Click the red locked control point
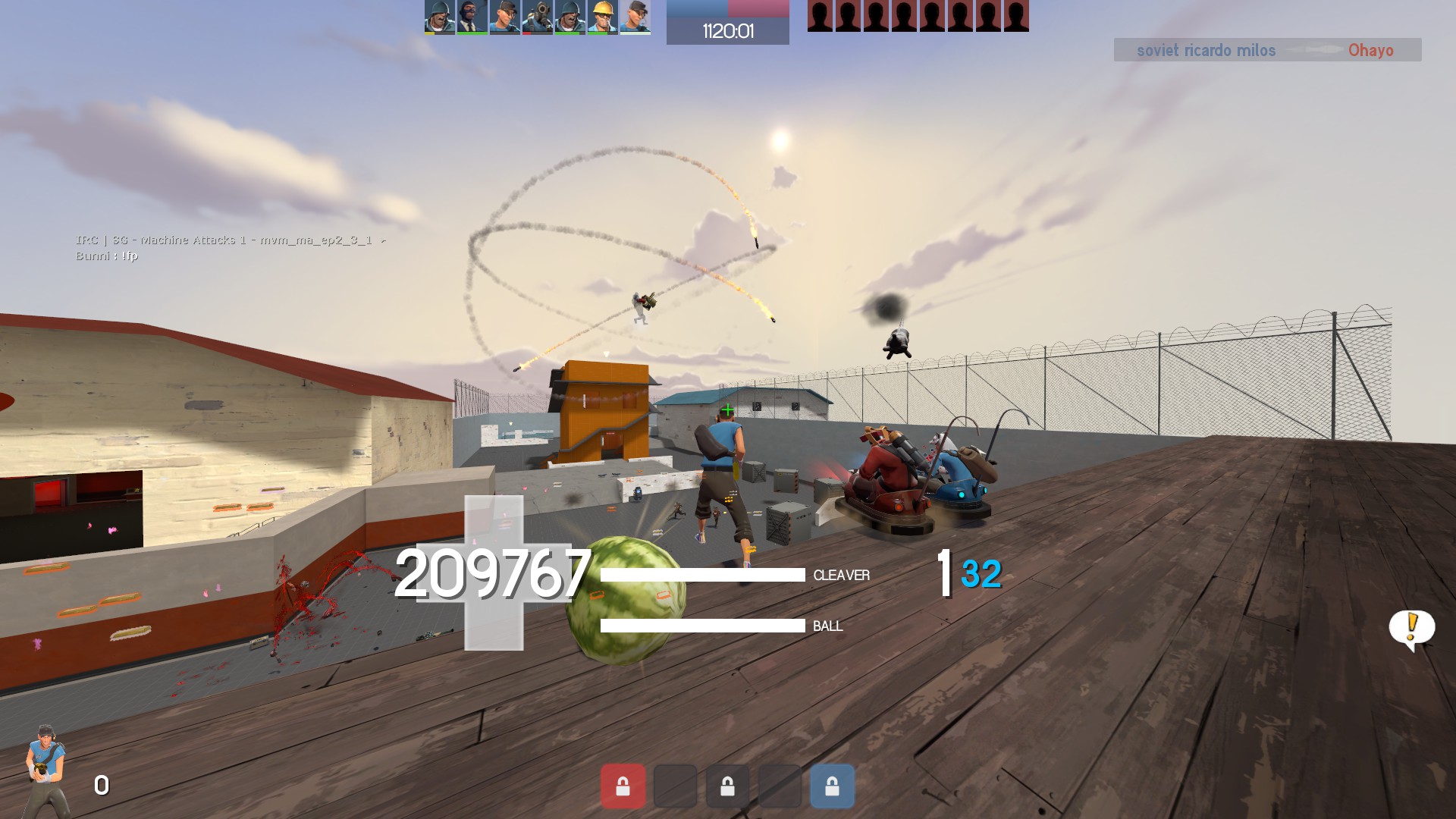This screenshot has width=1456, height=819. (x=623, y=786)
